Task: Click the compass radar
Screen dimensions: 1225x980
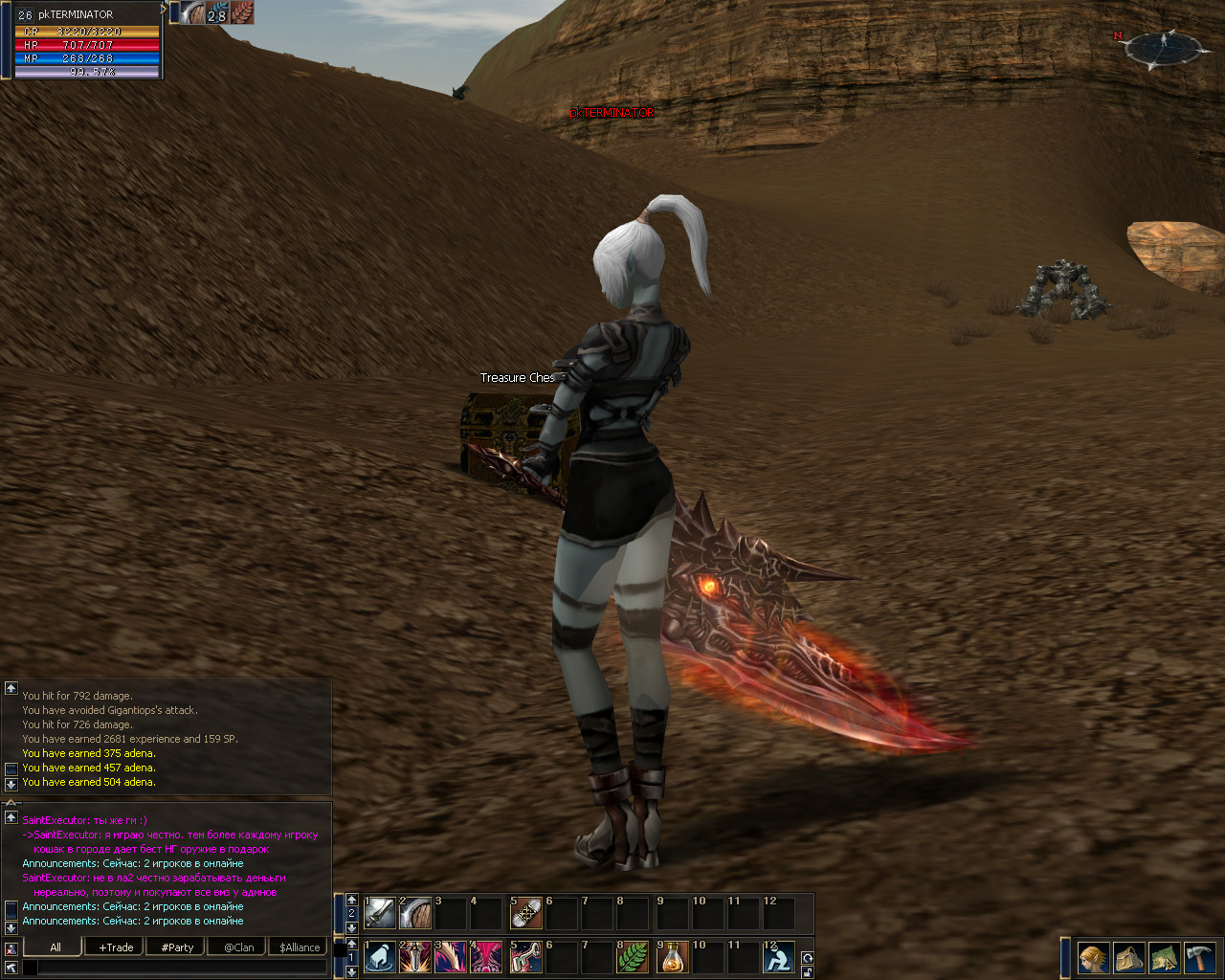Action: (1164, 48)
